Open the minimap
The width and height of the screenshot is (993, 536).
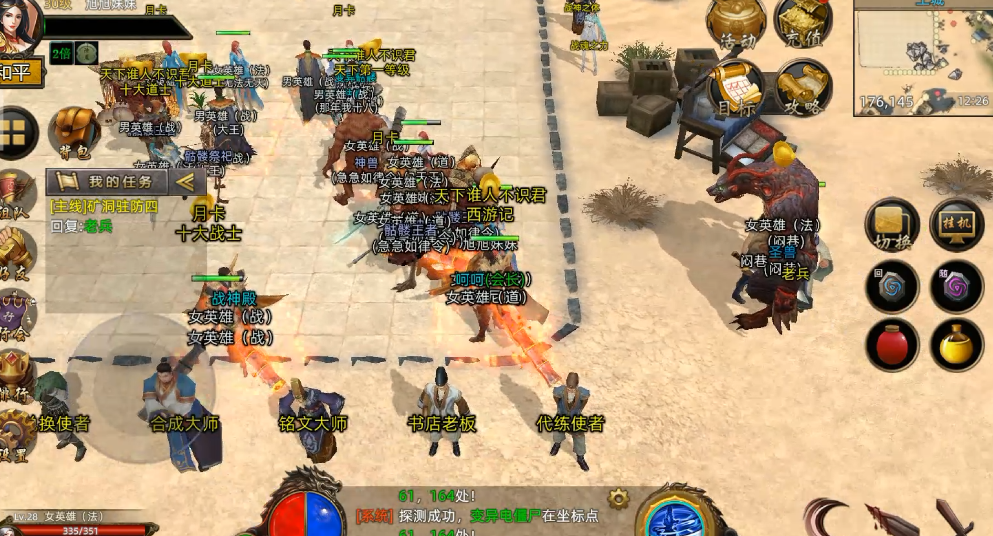click(x=922, y=58)
